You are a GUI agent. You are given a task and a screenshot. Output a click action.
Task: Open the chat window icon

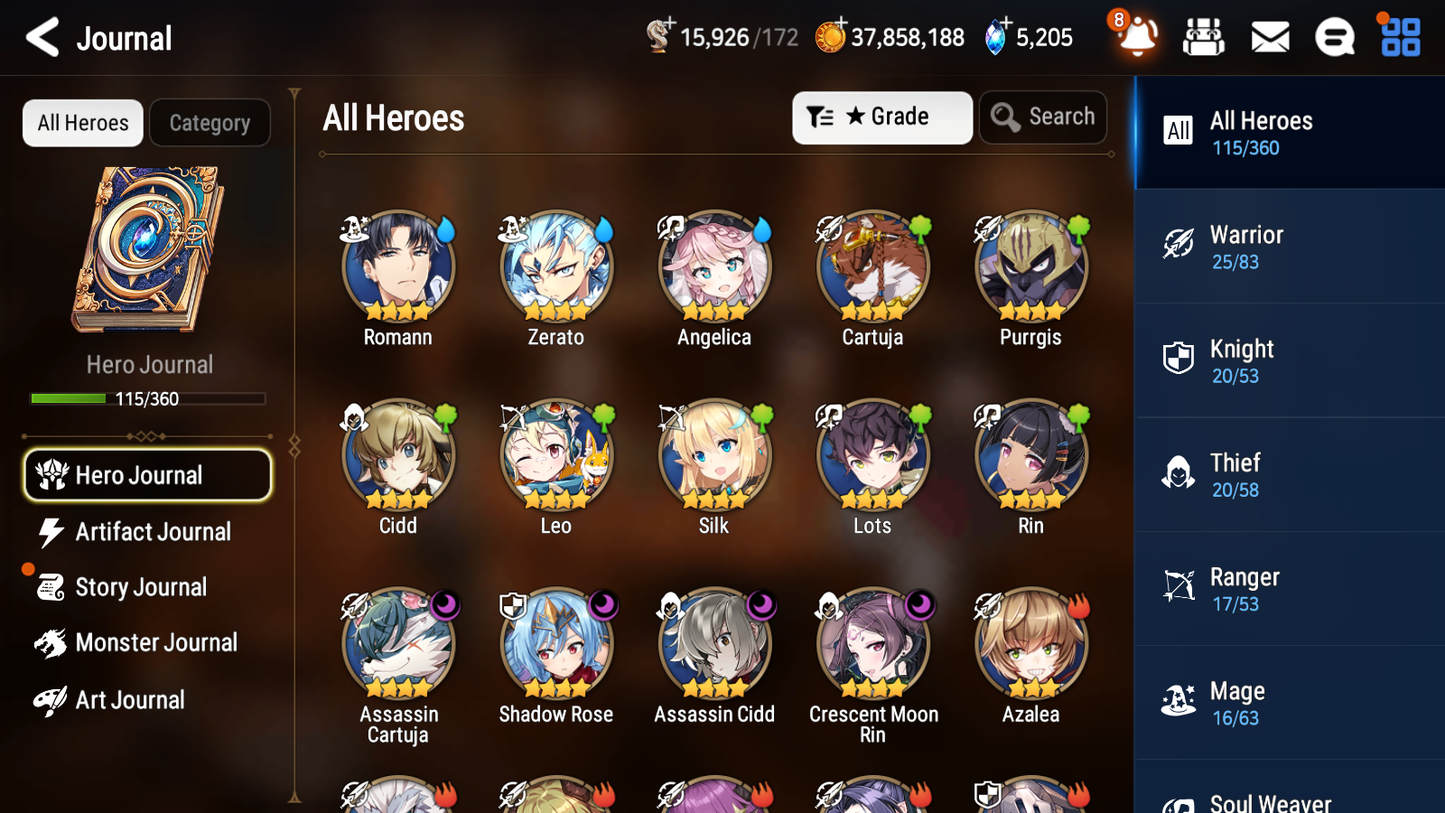pyautogui.click(x=1334, y=36)
